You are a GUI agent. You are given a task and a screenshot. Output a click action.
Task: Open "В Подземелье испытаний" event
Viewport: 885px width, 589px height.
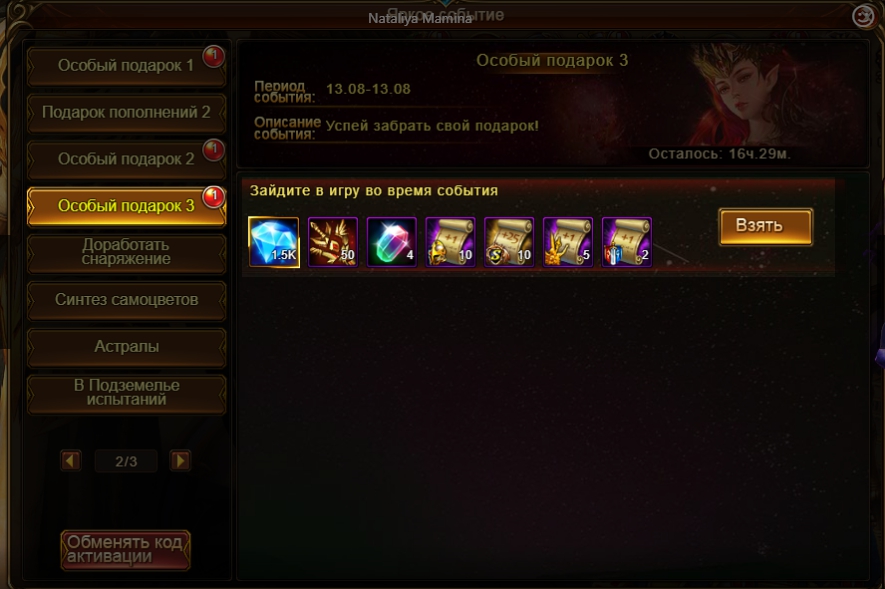(x=126, y=393)
